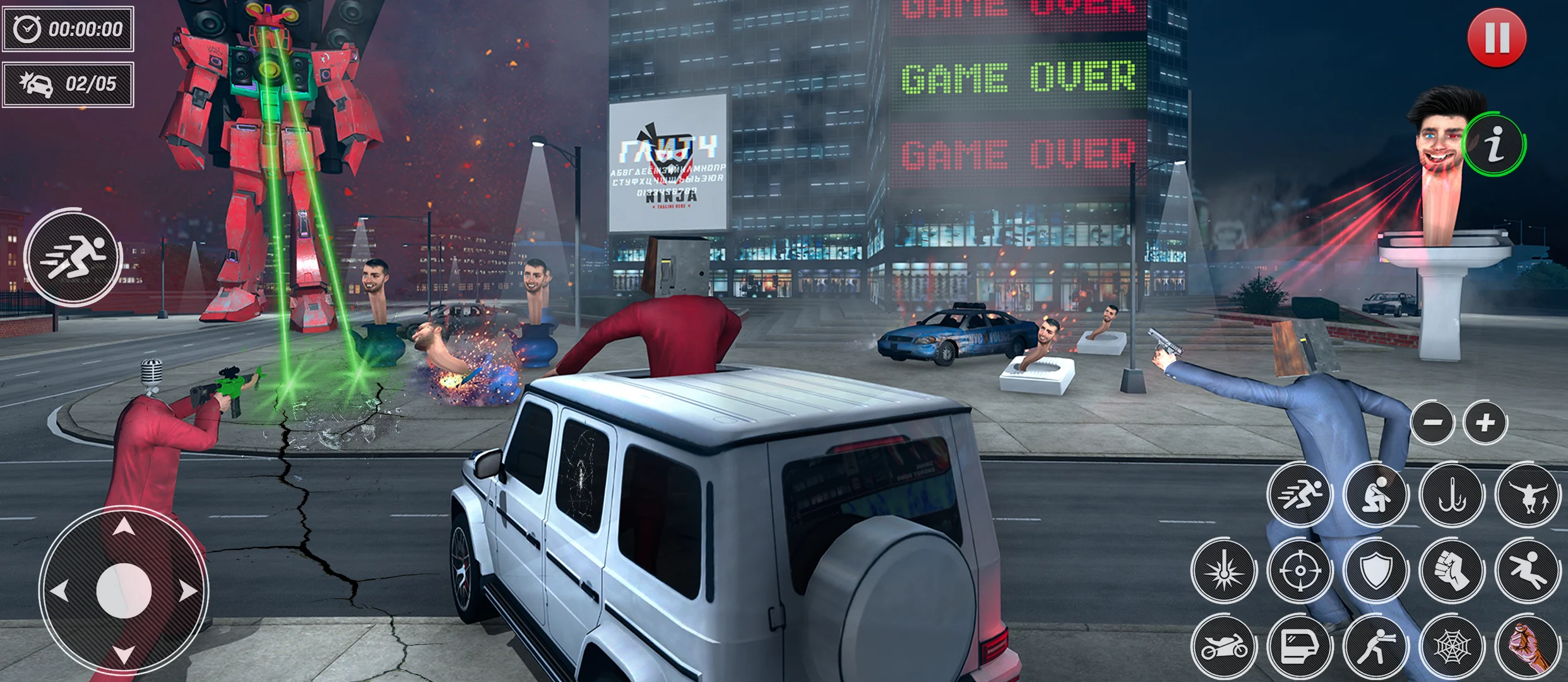Tap the car door enter-vehicle button
Image resolution: width=1568 pixels, height=682 pixels.
[x=1299, y=647]
